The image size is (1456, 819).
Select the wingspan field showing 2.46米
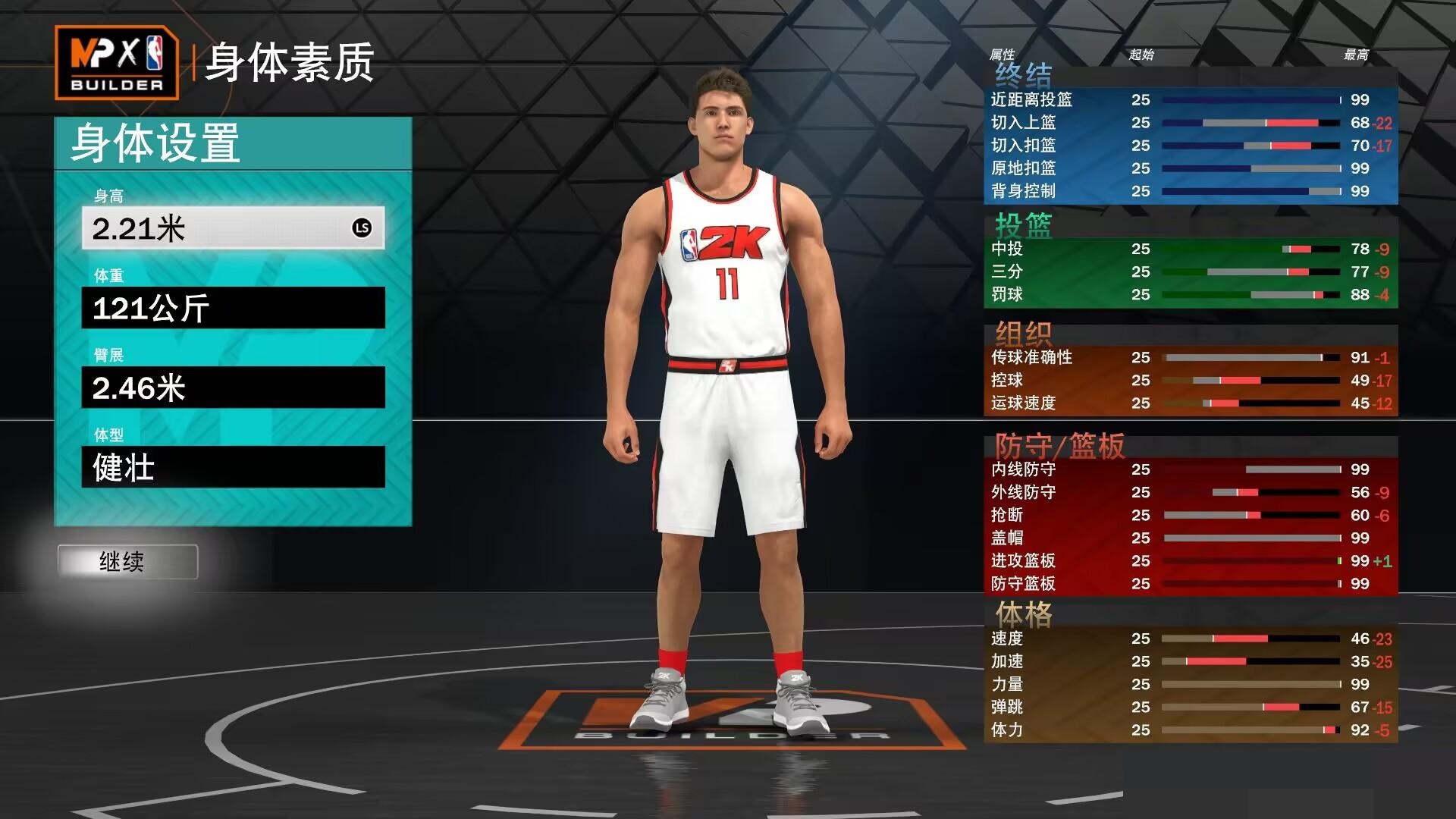coord(233,388)
